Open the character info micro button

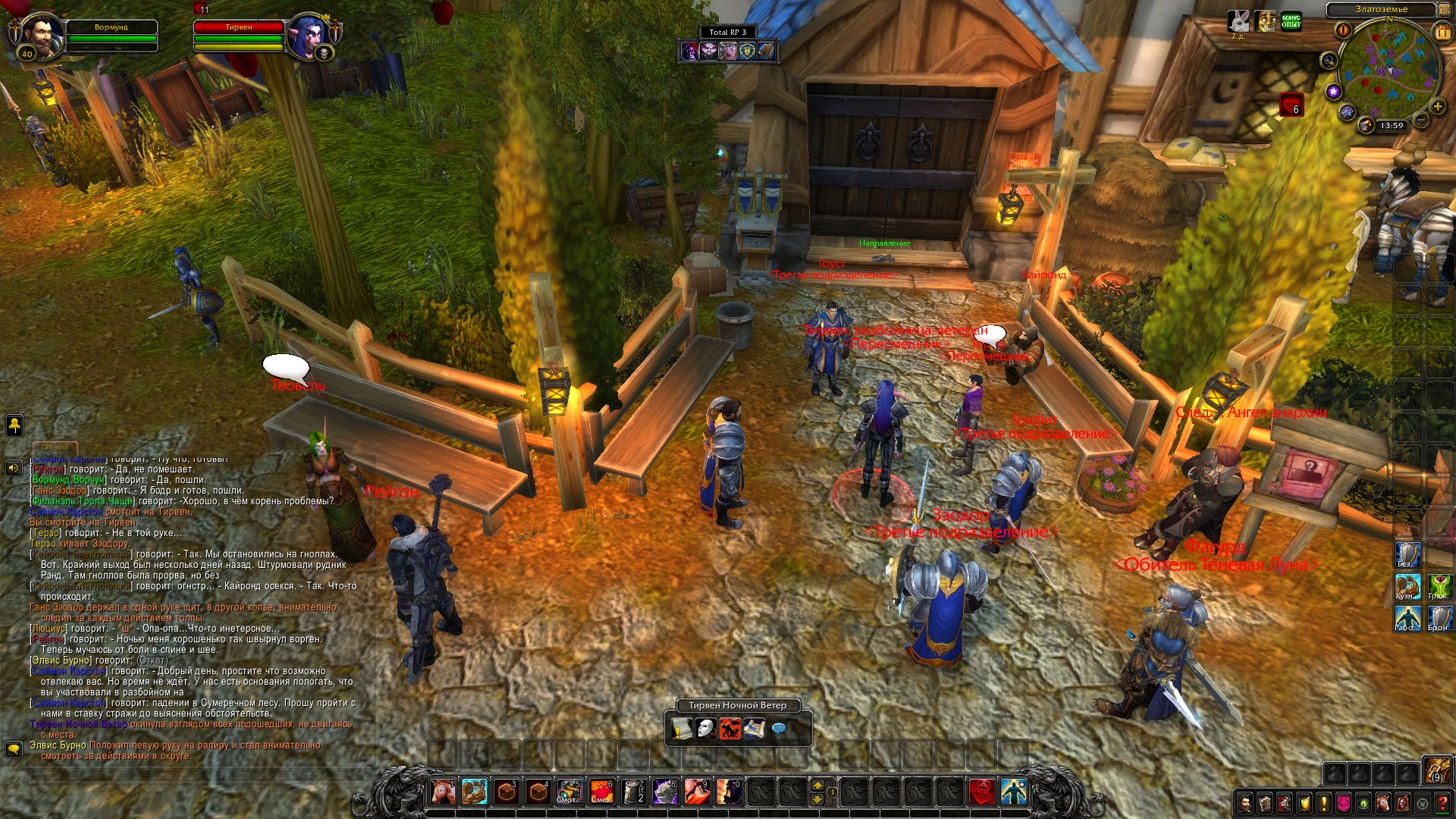(1245, 802)
